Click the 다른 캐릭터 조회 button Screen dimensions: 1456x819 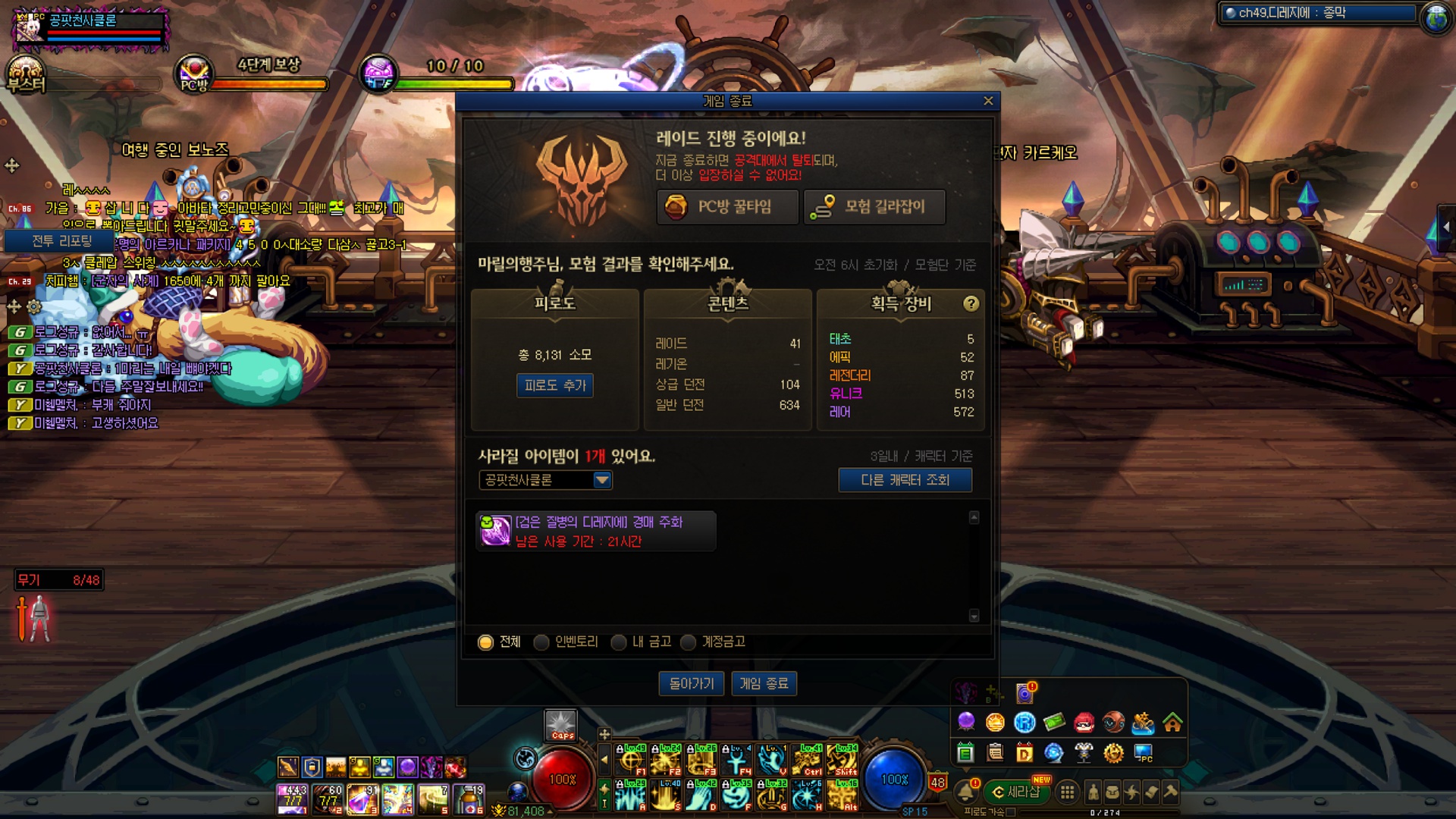click(905, 480)
